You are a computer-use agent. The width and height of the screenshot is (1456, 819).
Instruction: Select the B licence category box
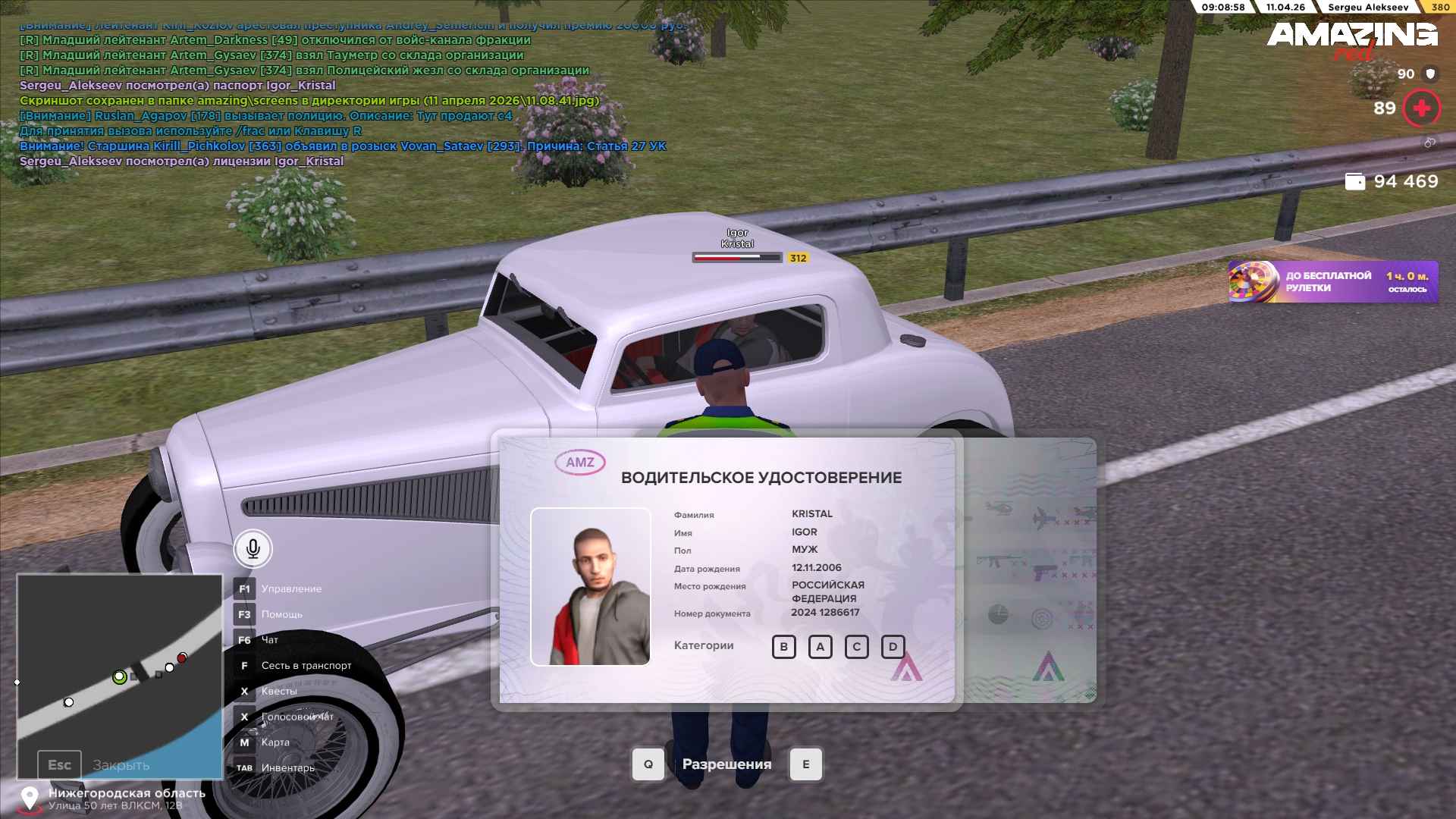[783, 647]
